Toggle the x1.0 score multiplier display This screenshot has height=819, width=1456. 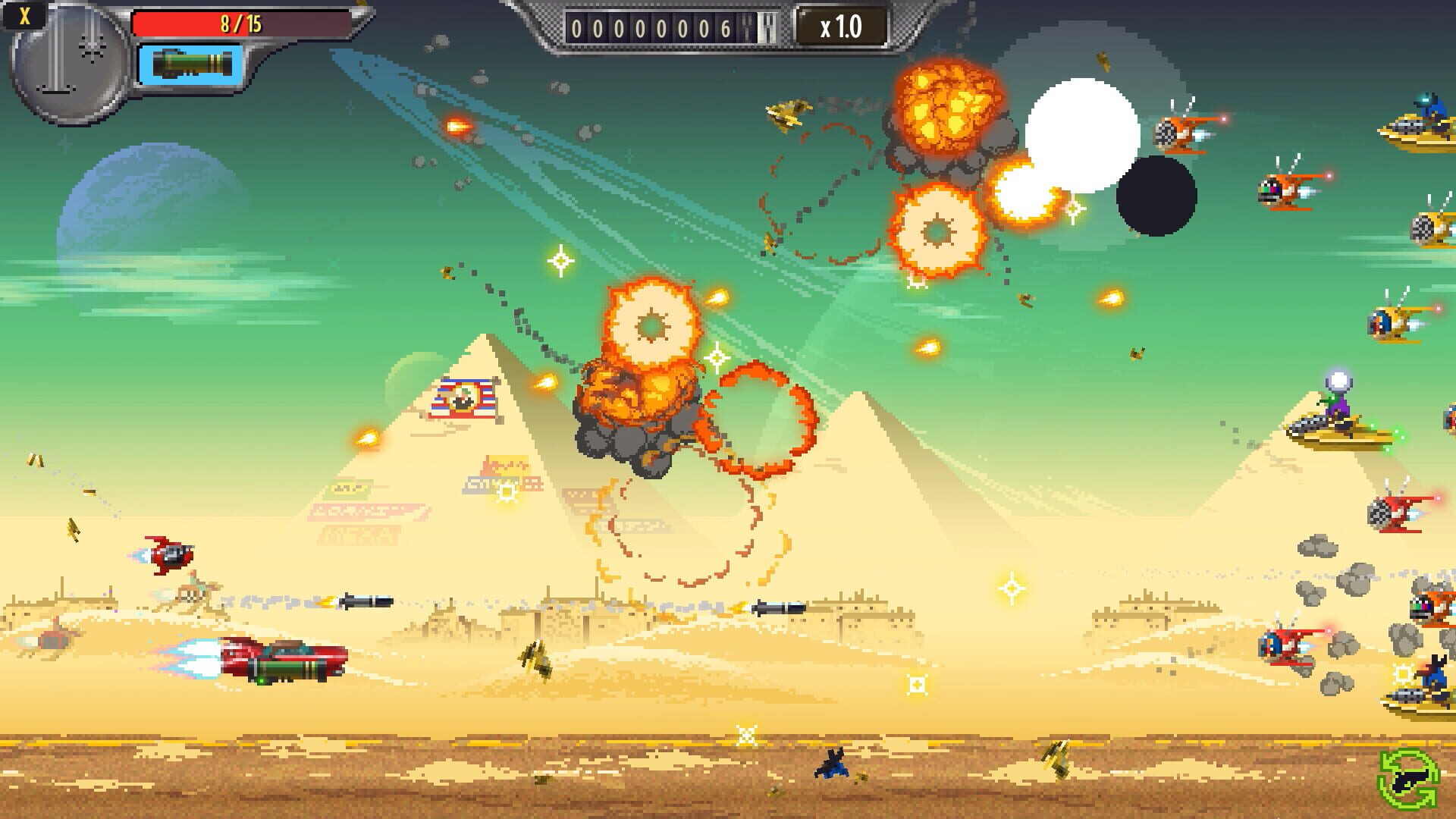(x=842, y=25)
